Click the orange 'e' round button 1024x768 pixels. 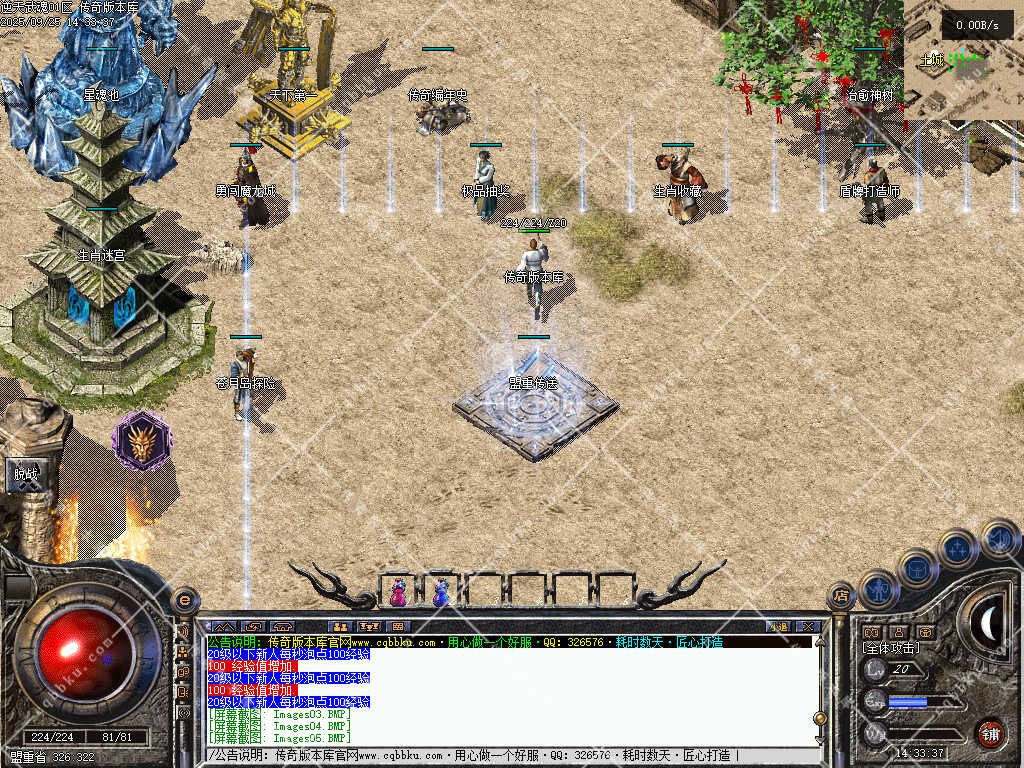pyautogui.click(x=184, y=600)
